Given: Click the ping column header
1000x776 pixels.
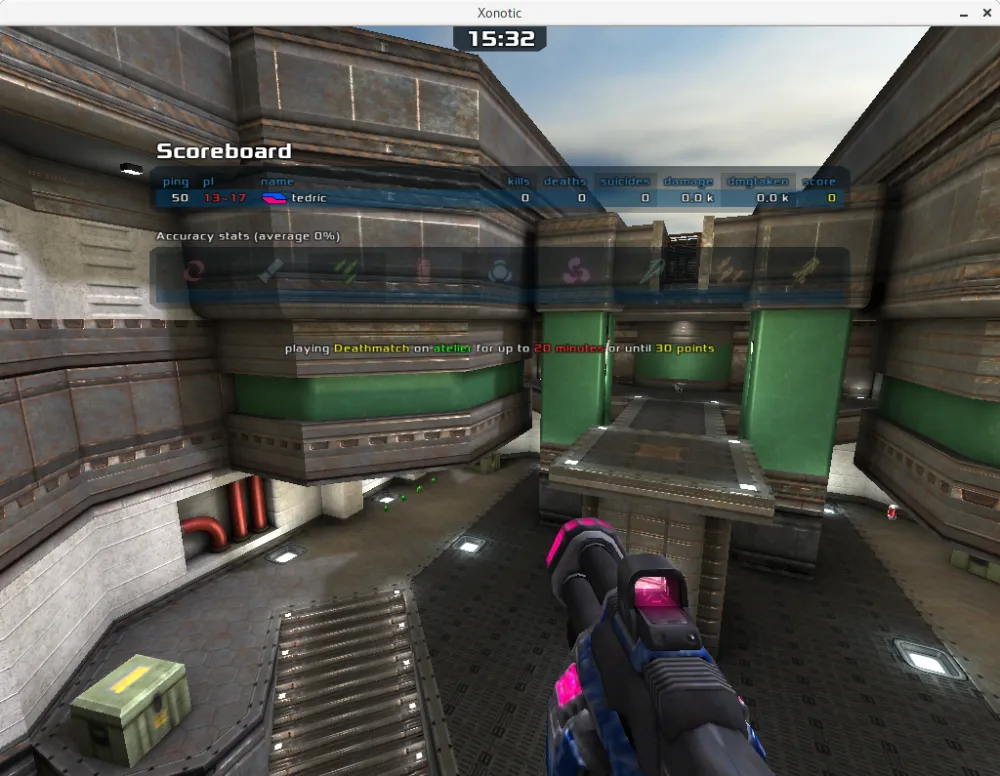Looking at the screenshot, I should [x=176, y=182].
